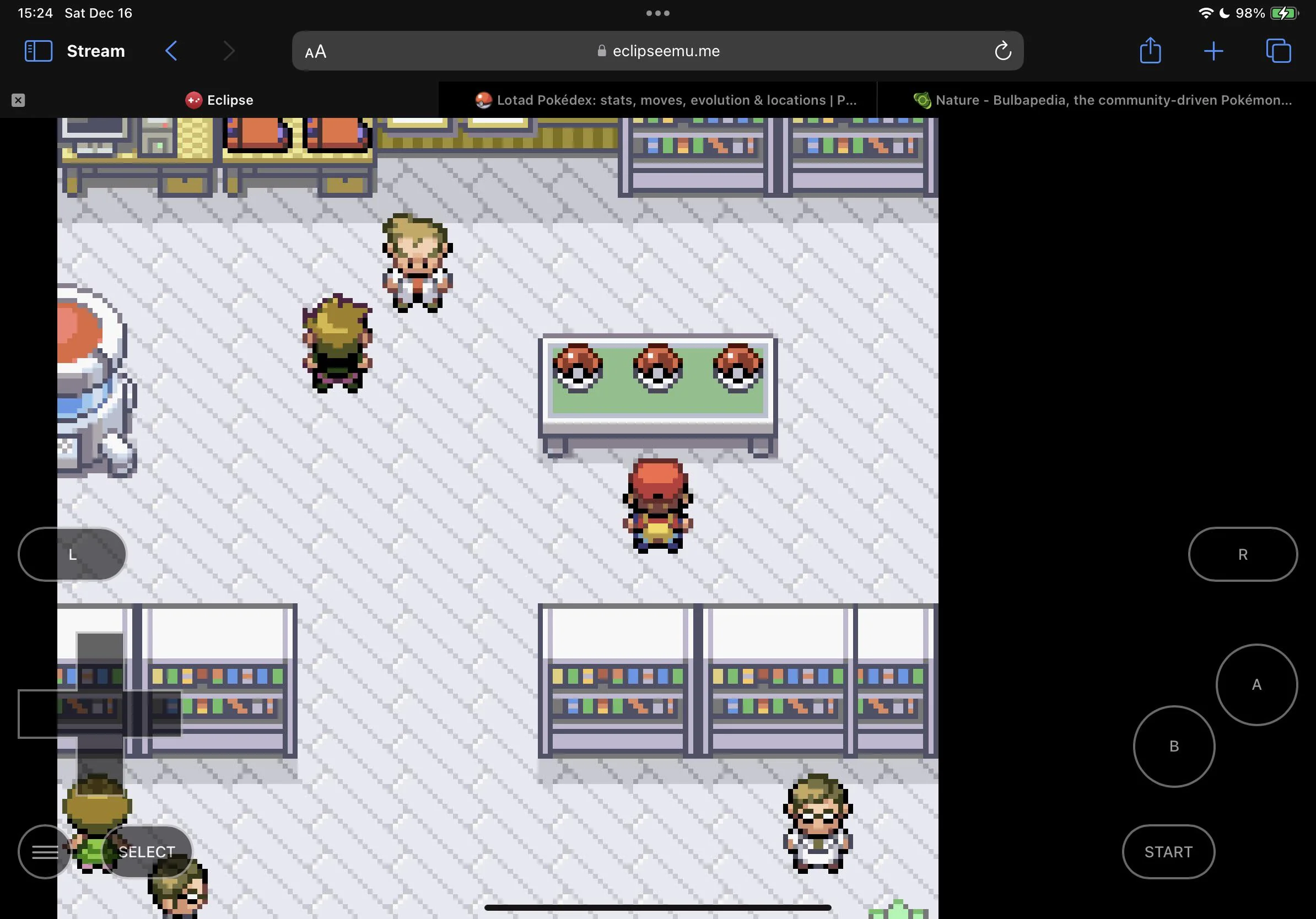Image resolution: width=1316 pixels, height=919 pixels.
Task: Open the AA page settings icon
Action: click(x=314, y=51)
